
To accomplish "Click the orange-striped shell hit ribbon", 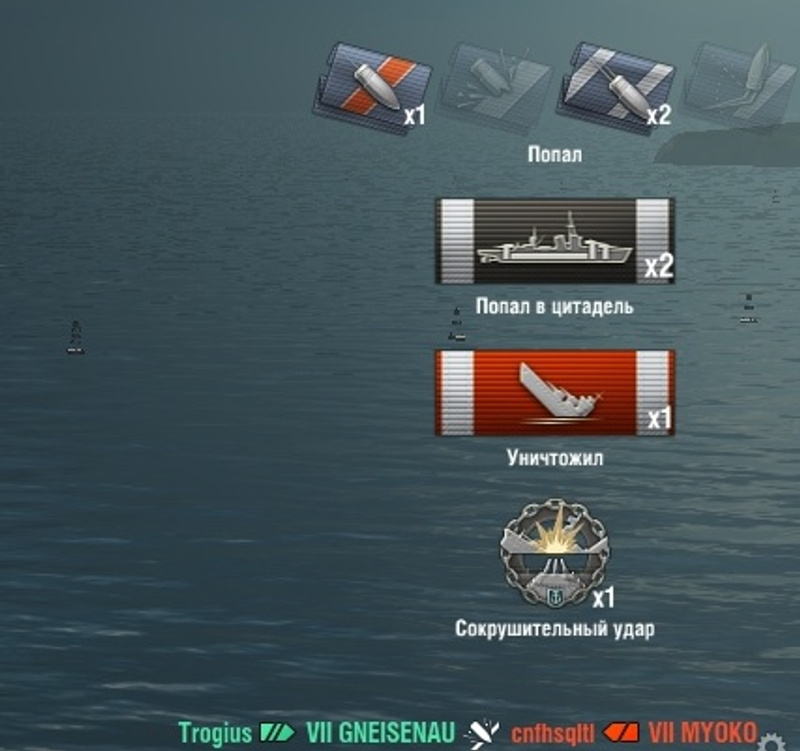I will 372,89.
